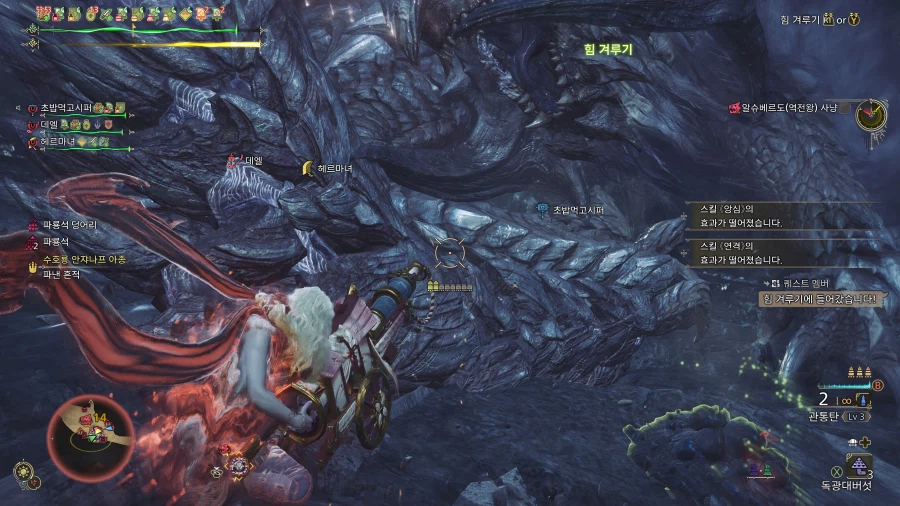Click the 수호룡 안쟈나프 아종 track entry

[x=83, y=259]
